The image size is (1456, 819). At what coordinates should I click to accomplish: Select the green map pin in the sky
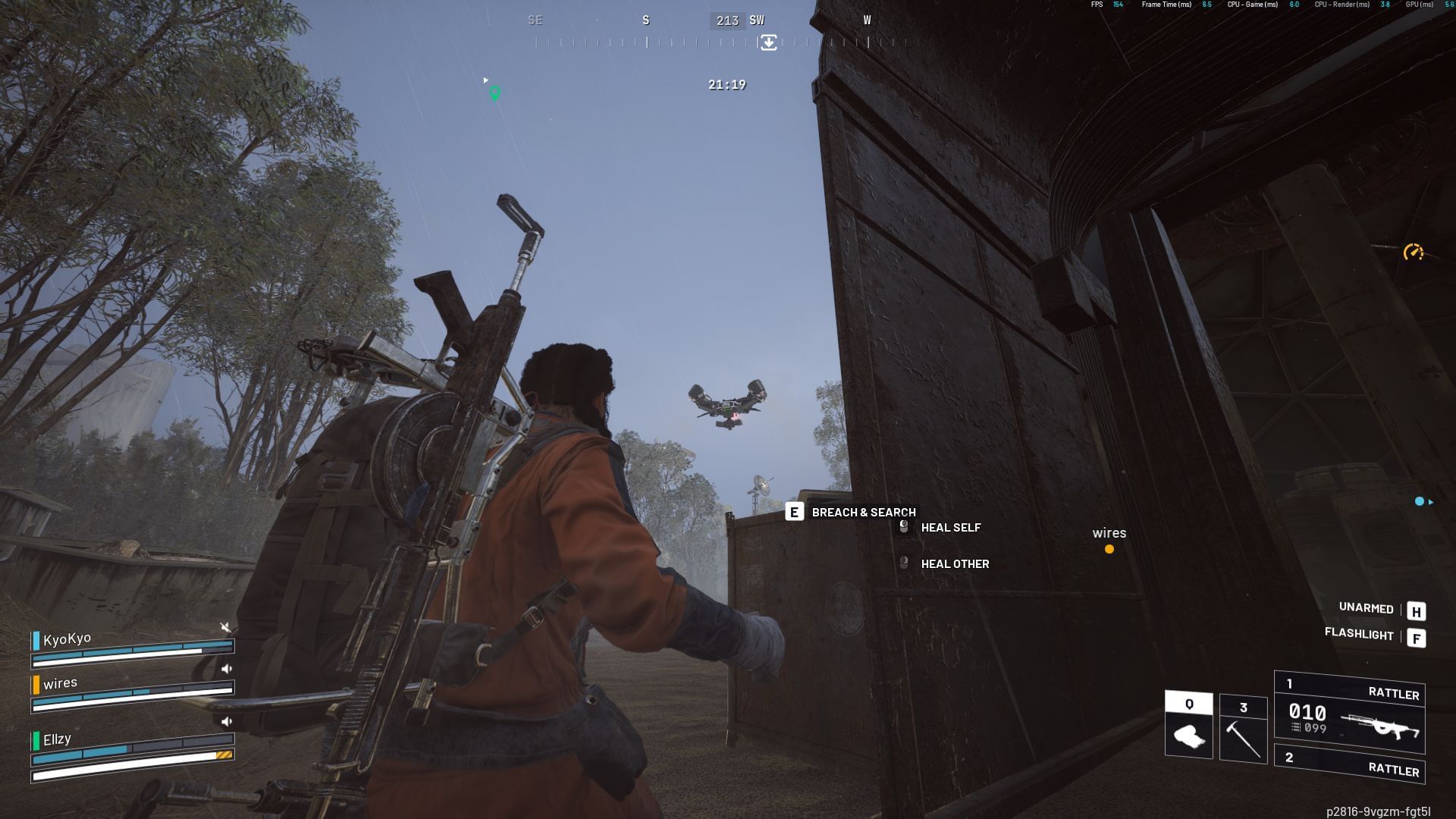[497, 93]
